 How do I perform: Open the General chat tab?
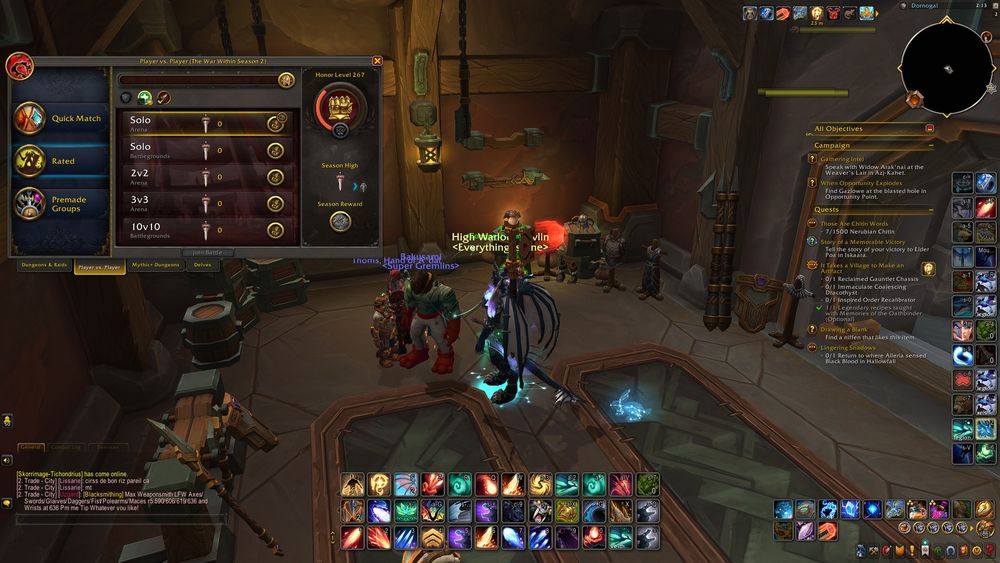[30, 446]
